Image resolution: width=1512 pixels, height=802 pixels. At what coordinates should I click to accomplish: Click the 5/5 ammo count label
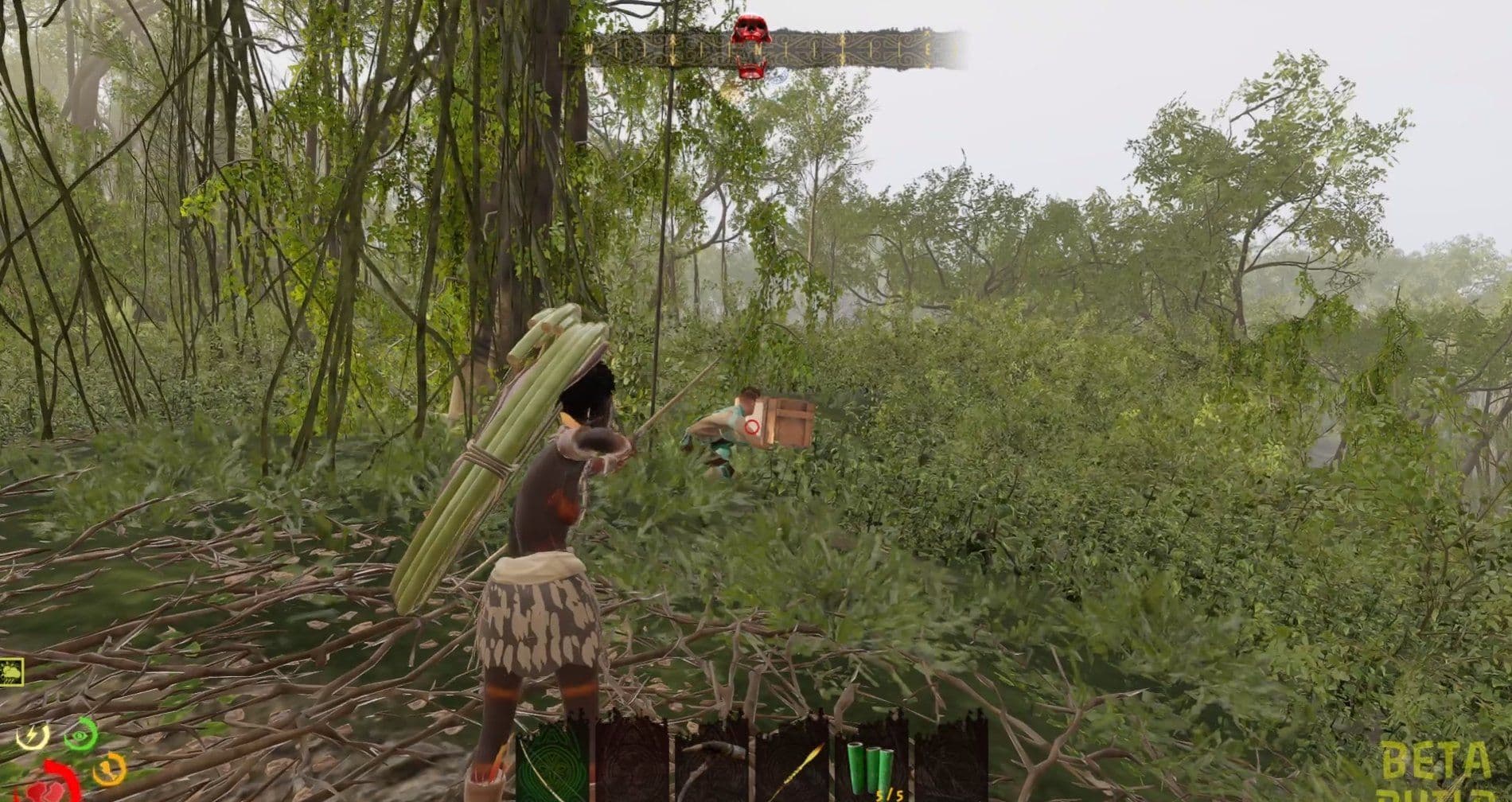[888, 793]
